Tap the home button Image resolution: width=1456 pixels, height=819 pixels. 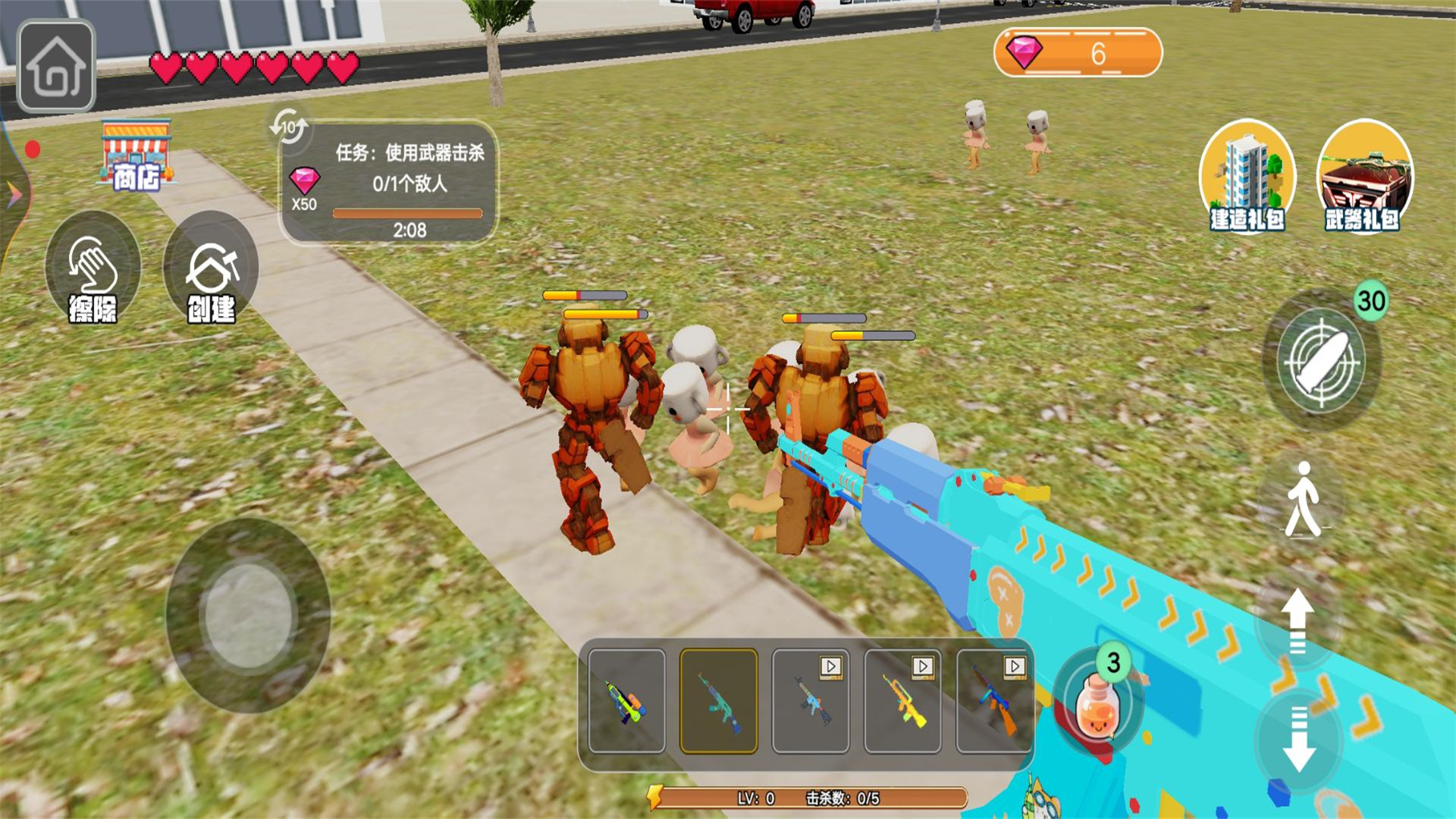click(56, 66)
